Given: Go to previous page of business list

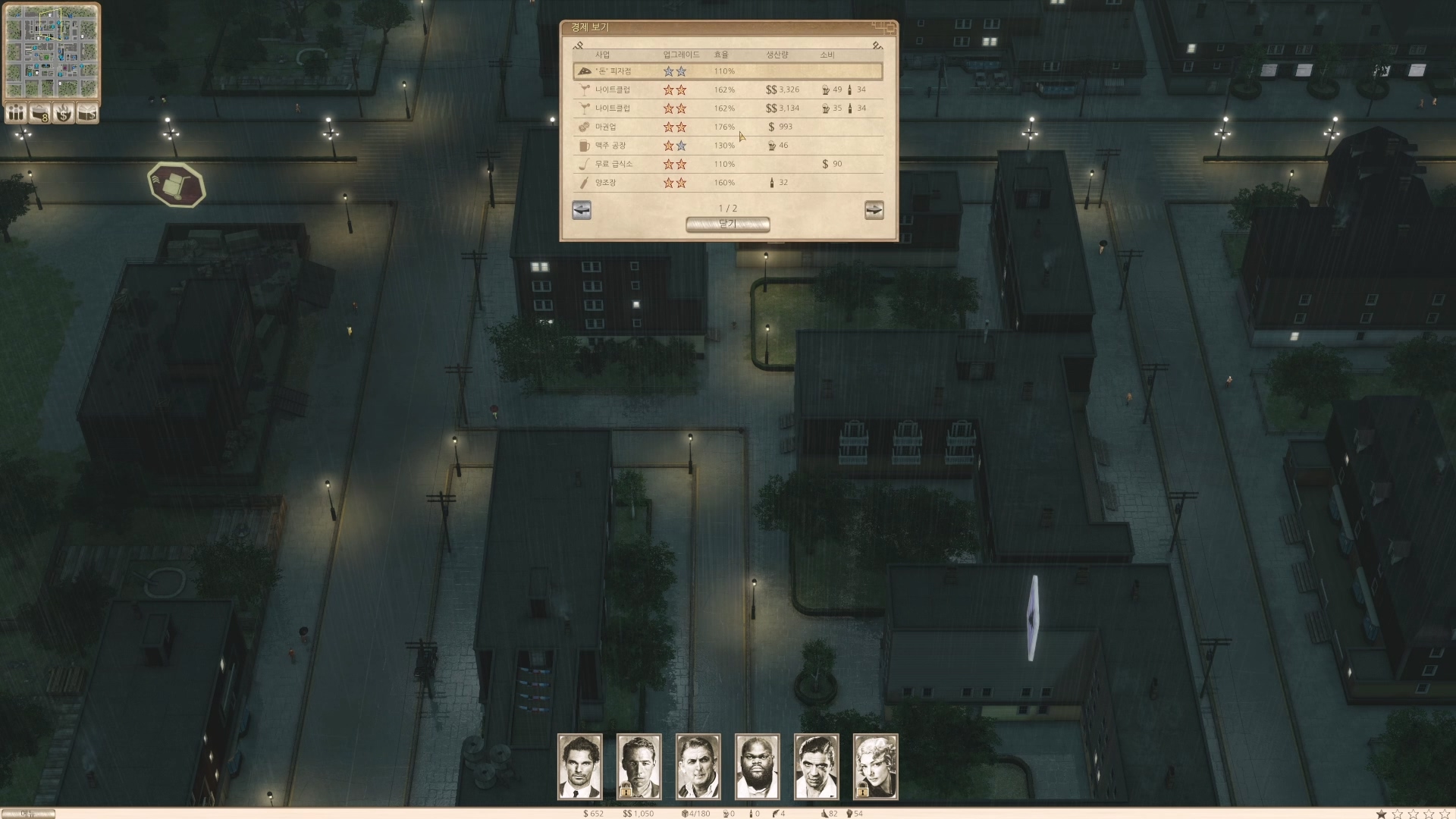Looking at the screenshot, I should tap(582, 210).
